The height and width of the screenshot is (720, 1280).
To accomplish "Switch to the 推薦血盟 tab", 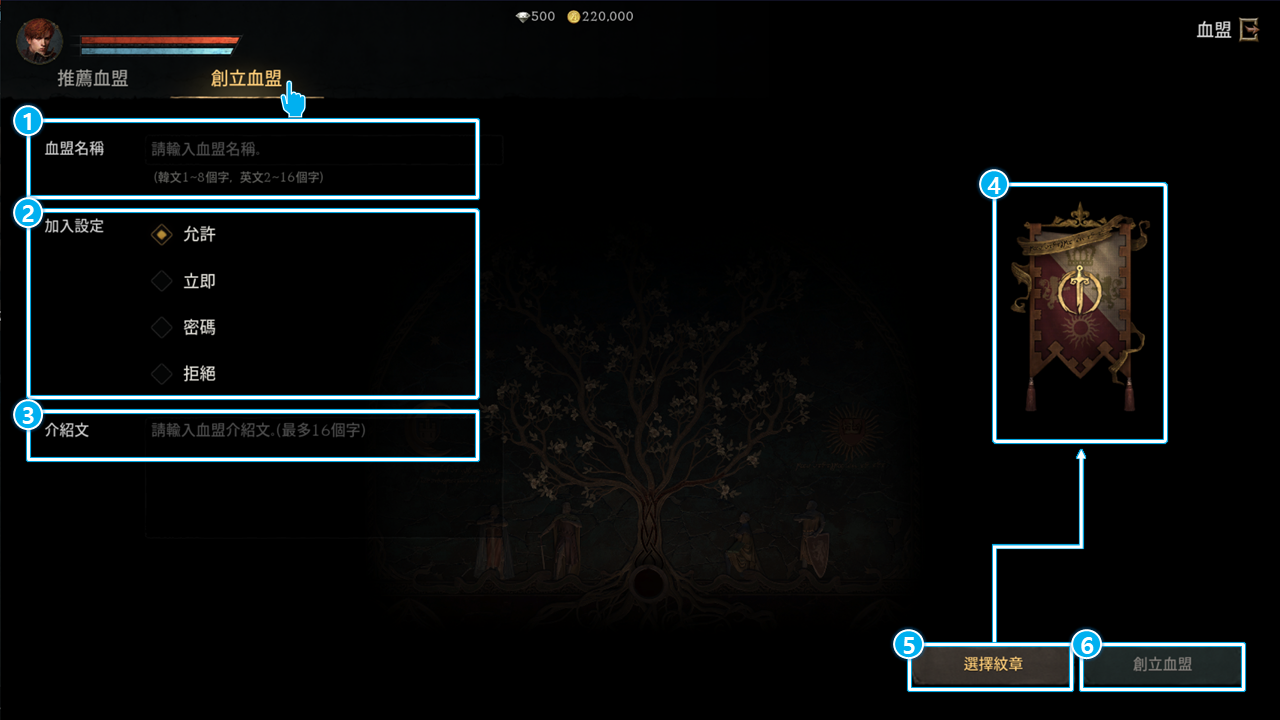I will pyautogui.click(x=93, y=79).
